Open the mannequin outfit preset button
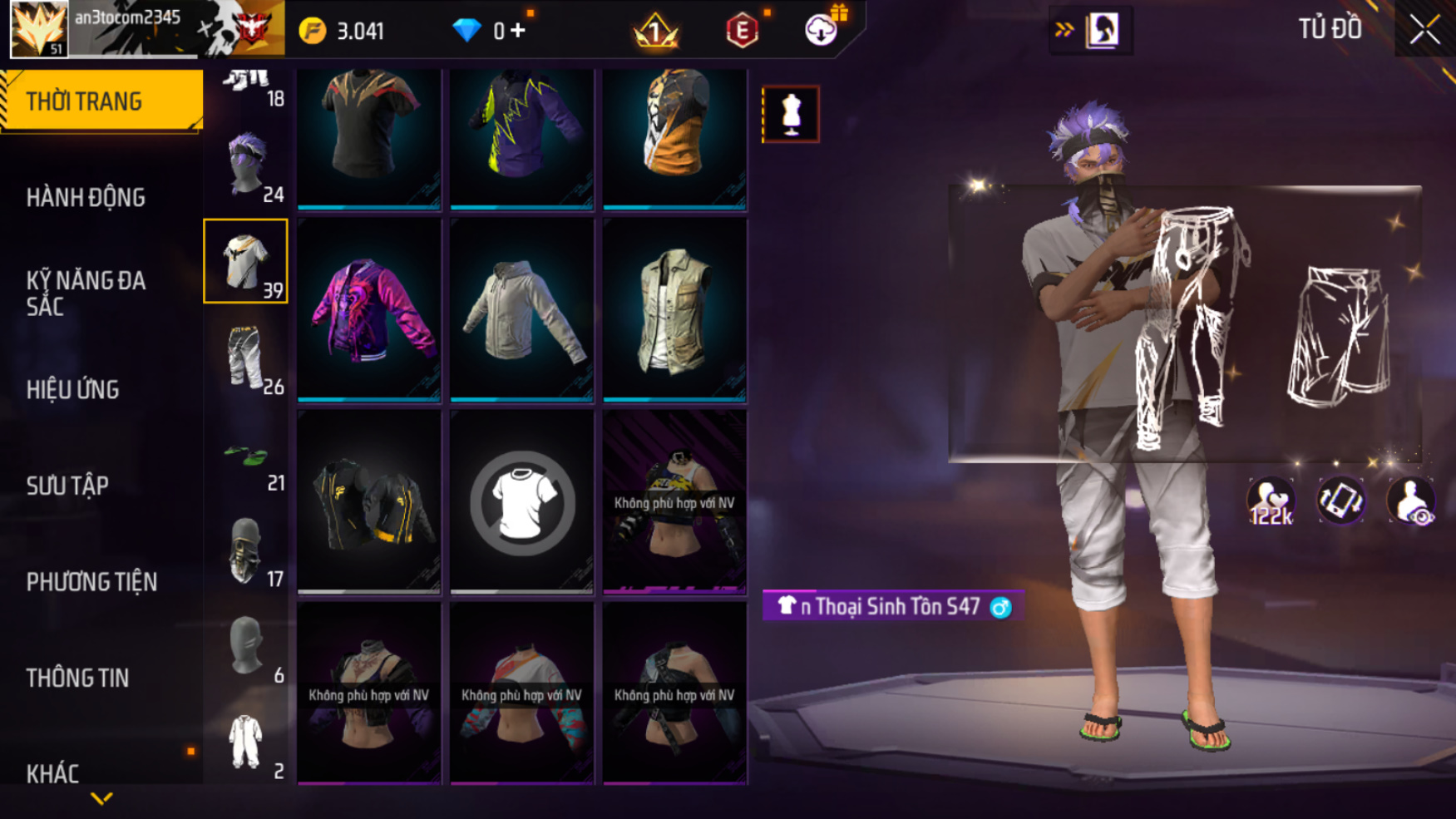This screenshot has width=1456, height=819. [790, 114]
